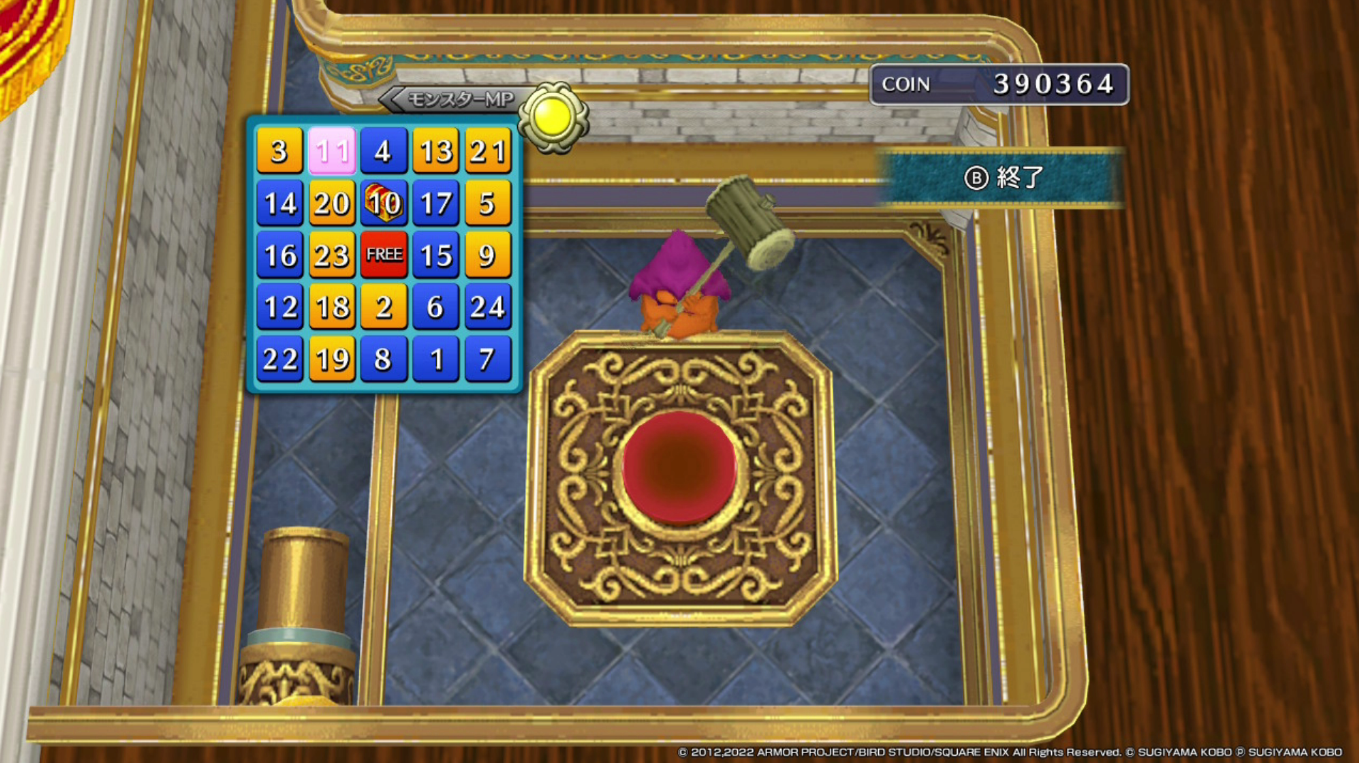Mark the orange number 9 tile
The image size is (1359, 763).
click(487, 255)
